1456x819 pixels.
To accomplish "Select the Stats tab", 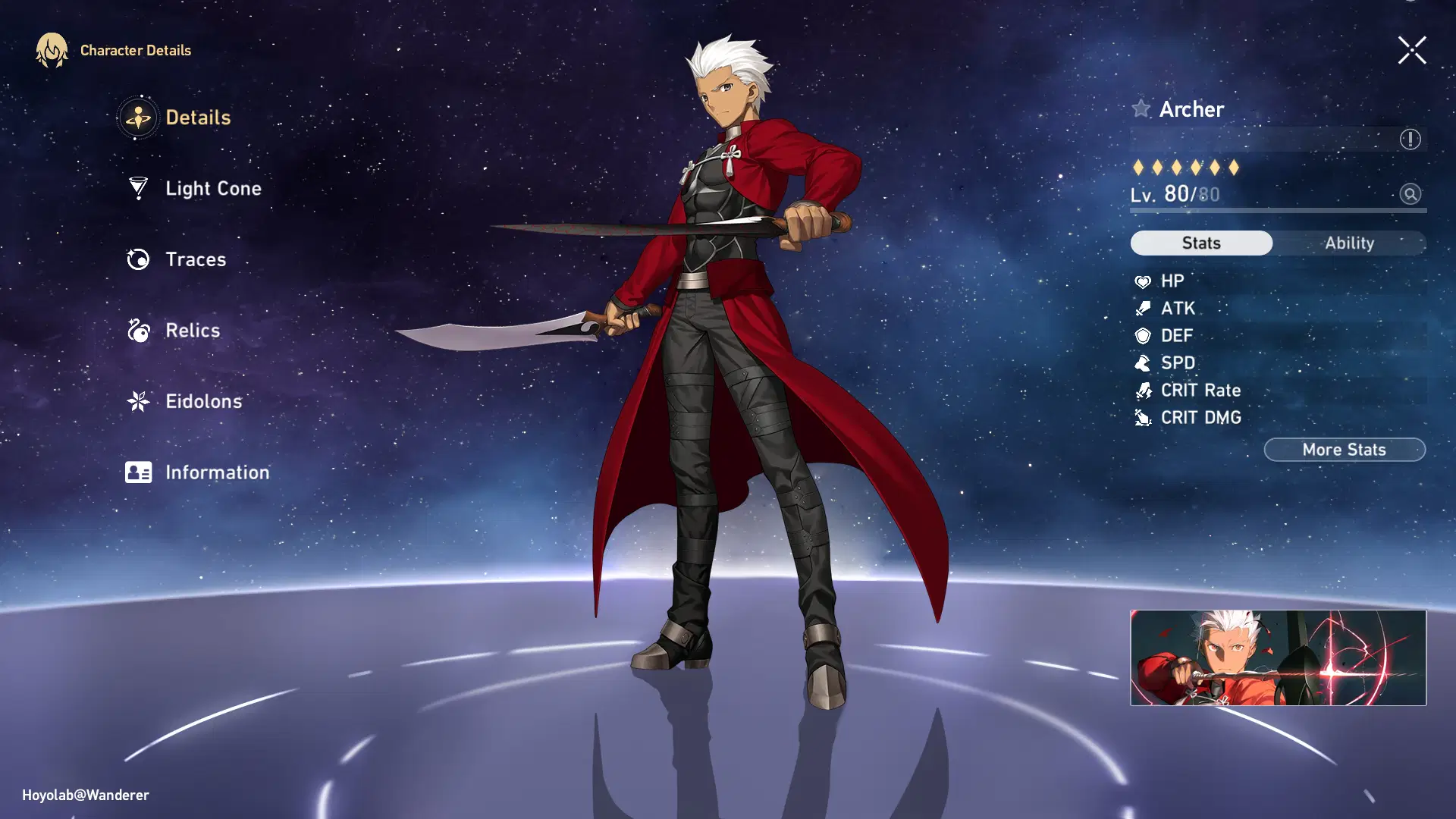I will pos(1200,243).
